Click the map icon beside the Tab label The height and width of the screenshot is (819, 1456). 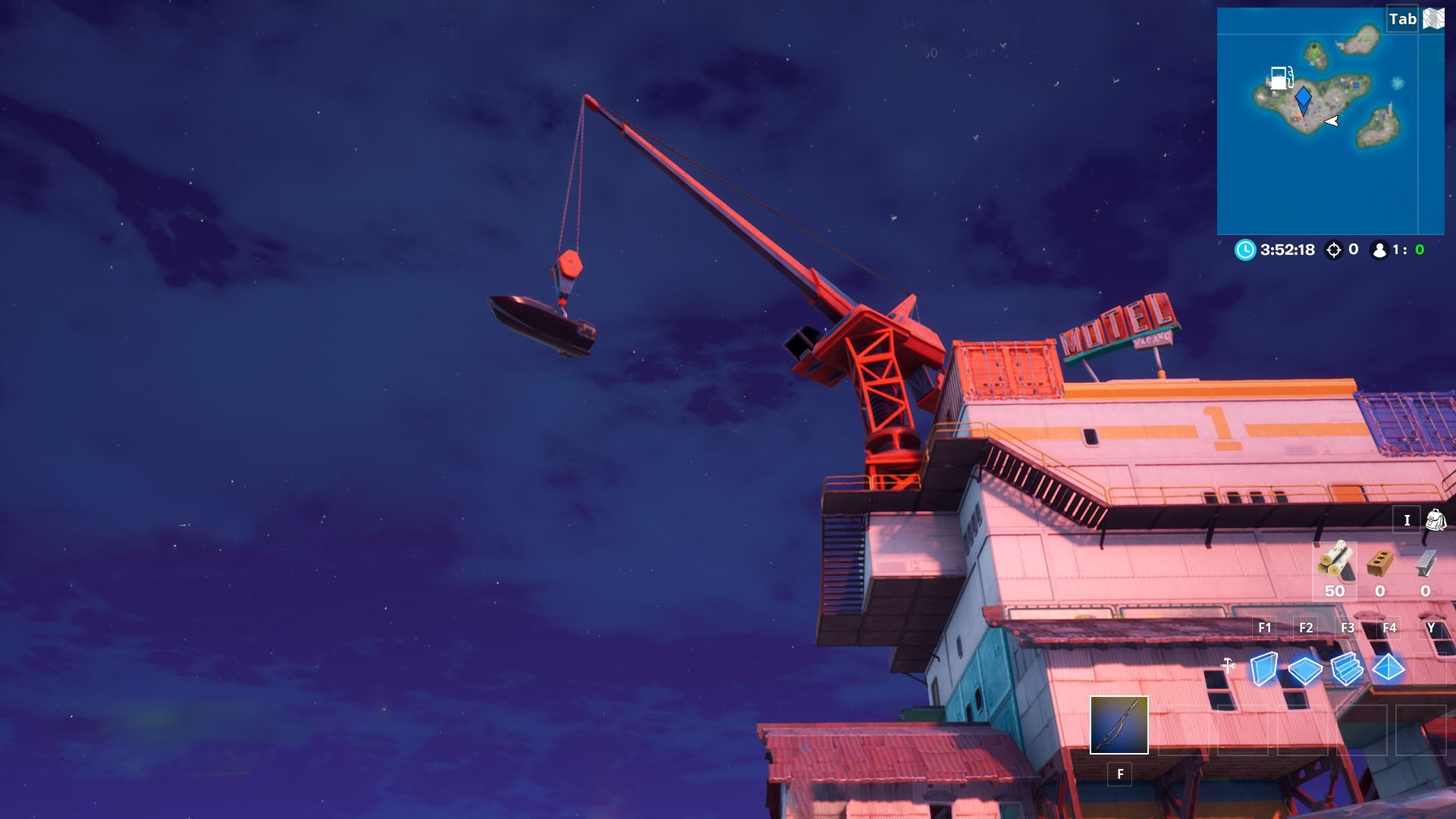tap(1434, 17)
